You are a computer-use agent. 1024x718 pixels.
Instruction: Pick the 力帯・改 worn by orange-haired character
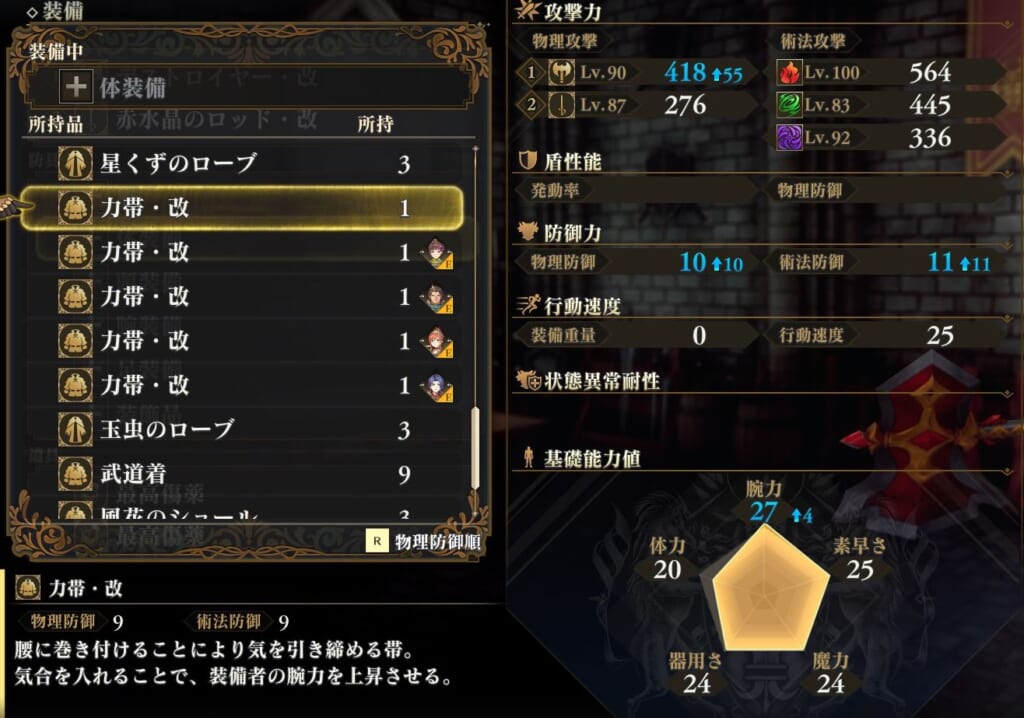240,341
